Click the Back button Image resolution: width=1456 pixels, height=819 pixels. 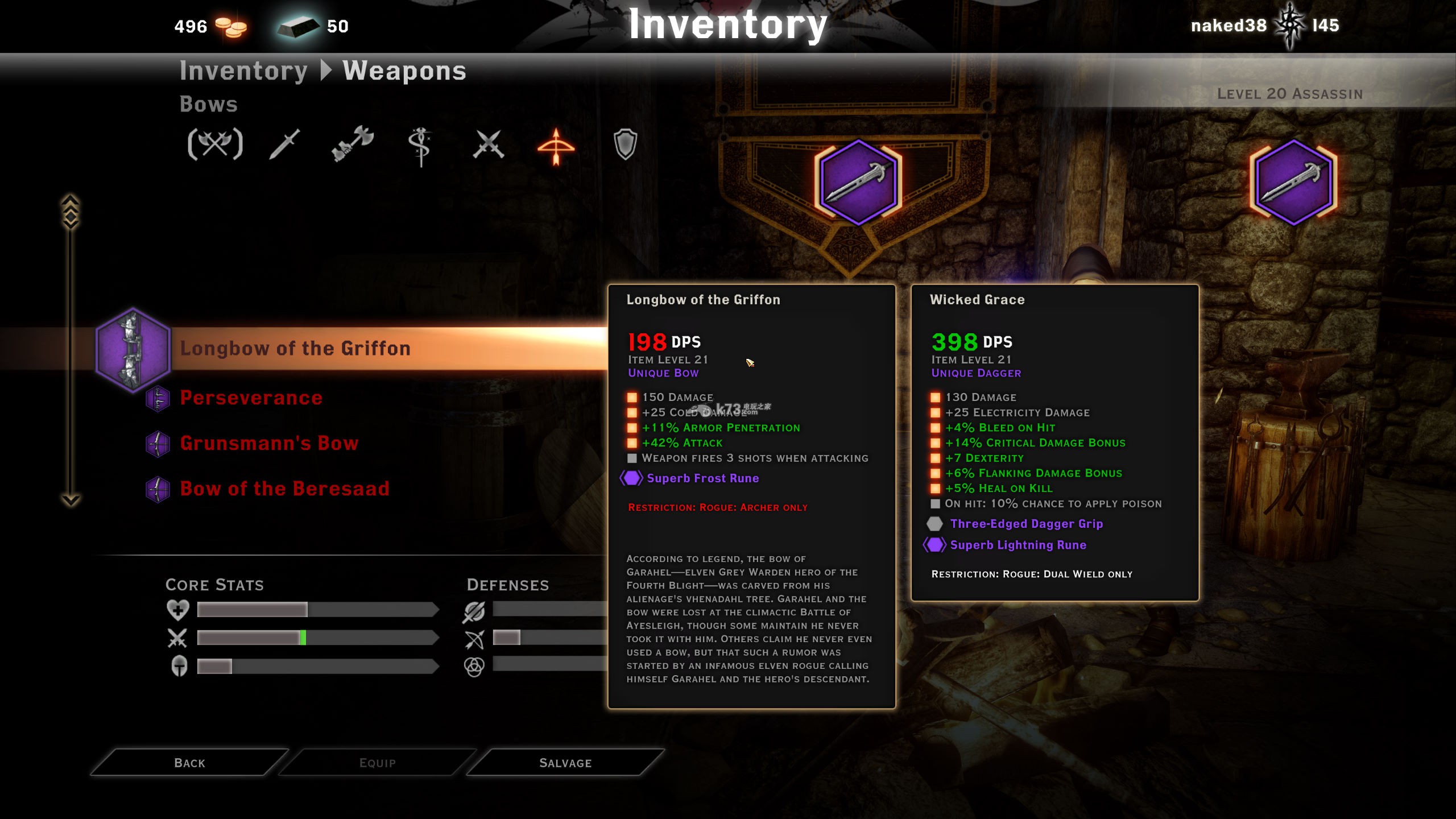pos(189,763)
